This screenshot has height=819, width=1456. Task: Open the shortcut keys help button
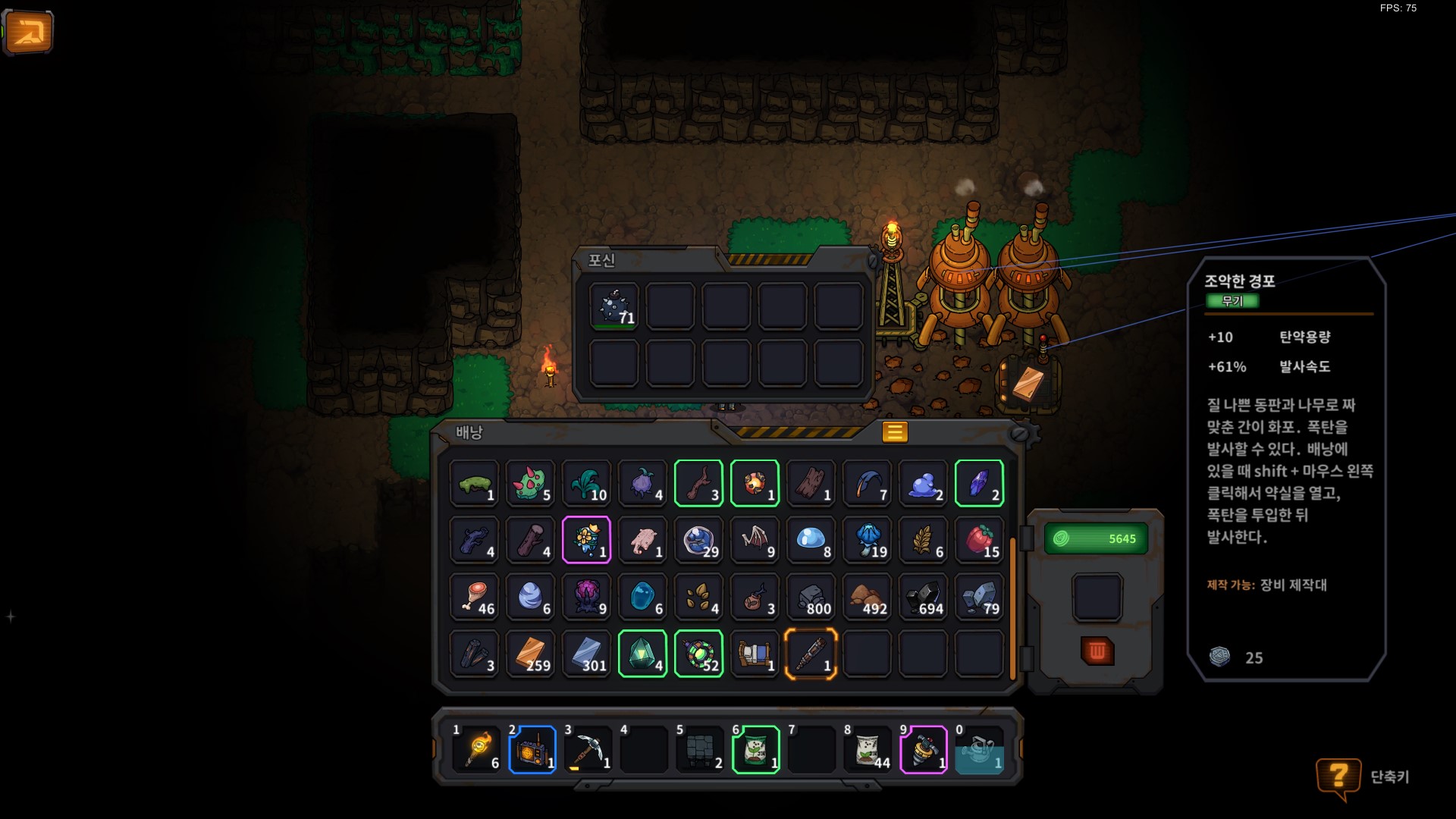pos(1338,777)
